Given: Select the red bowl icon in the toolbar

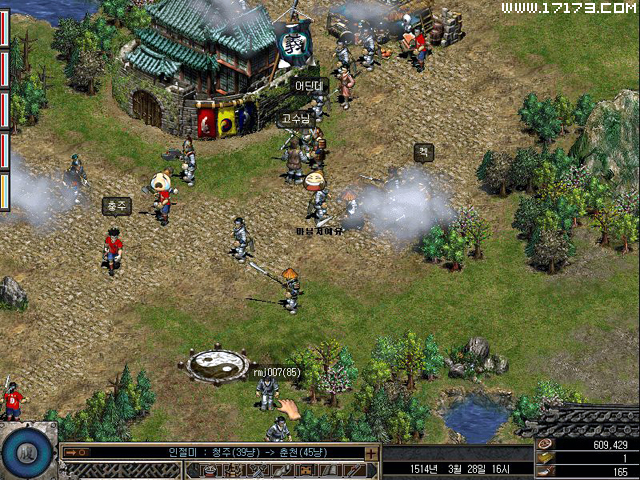Looking at the screenshot, I should [210, 471].
